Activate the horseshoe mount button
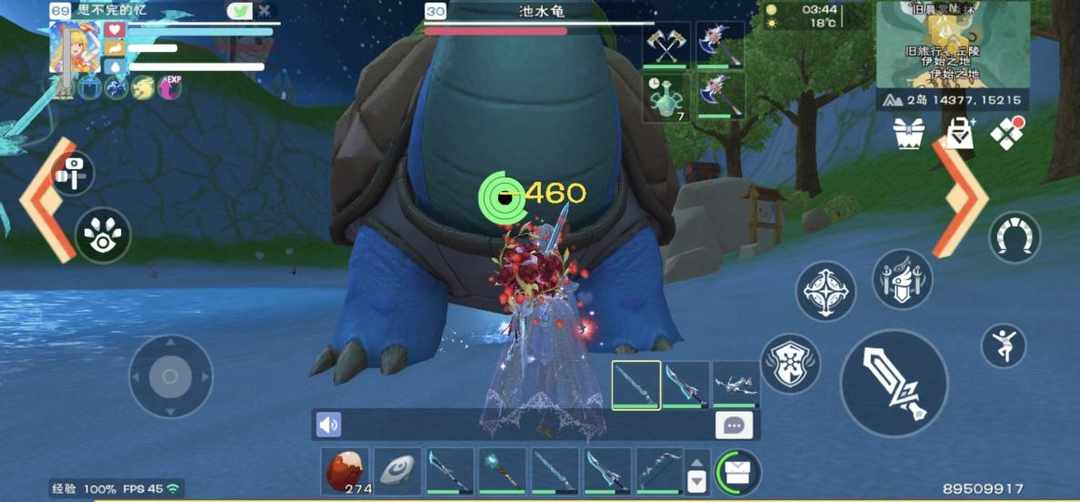This screenshot has height=502, width=1080. (1014, 237)
